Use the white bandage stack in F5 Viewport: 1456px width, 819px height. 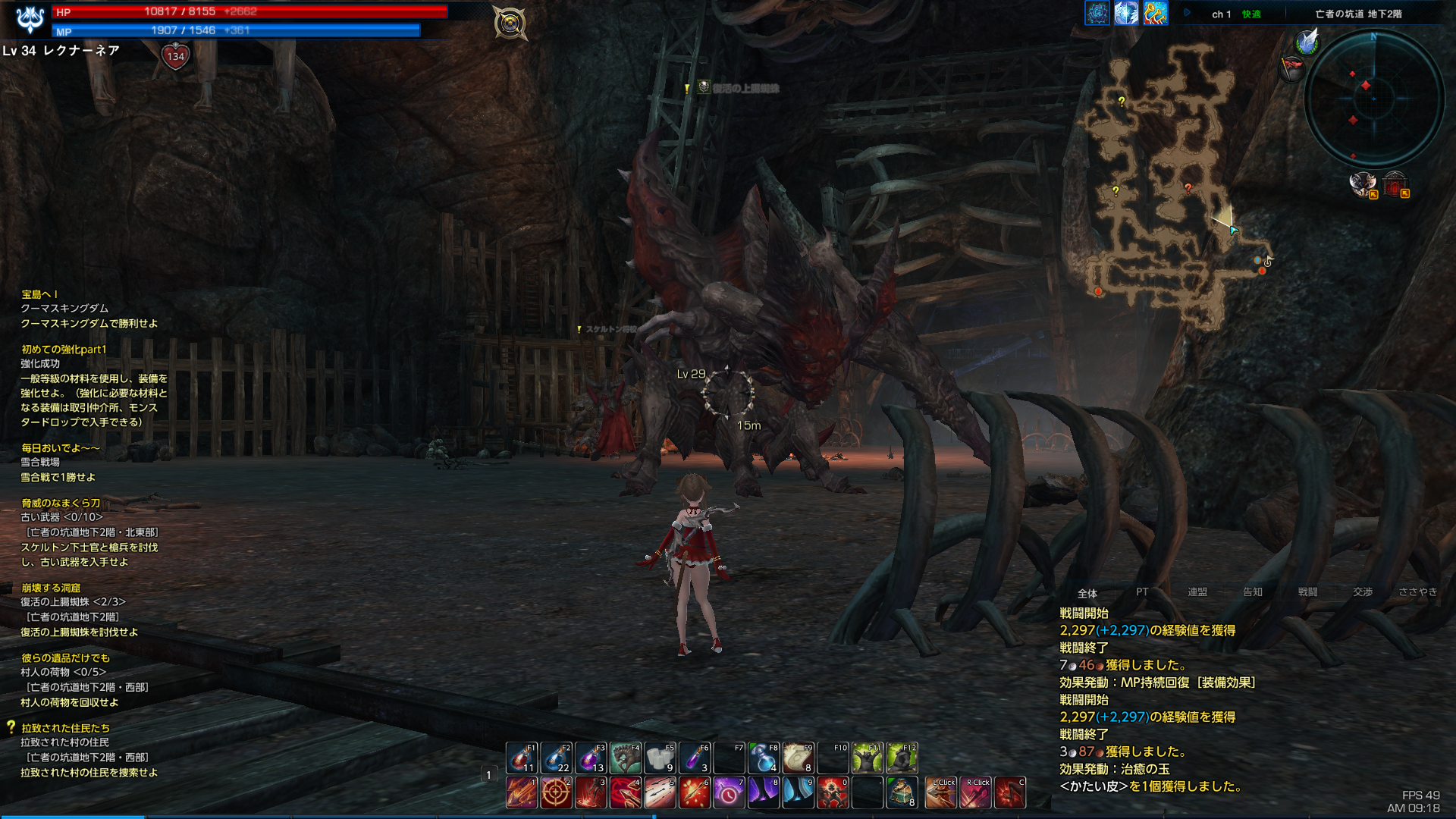(660, 758)
